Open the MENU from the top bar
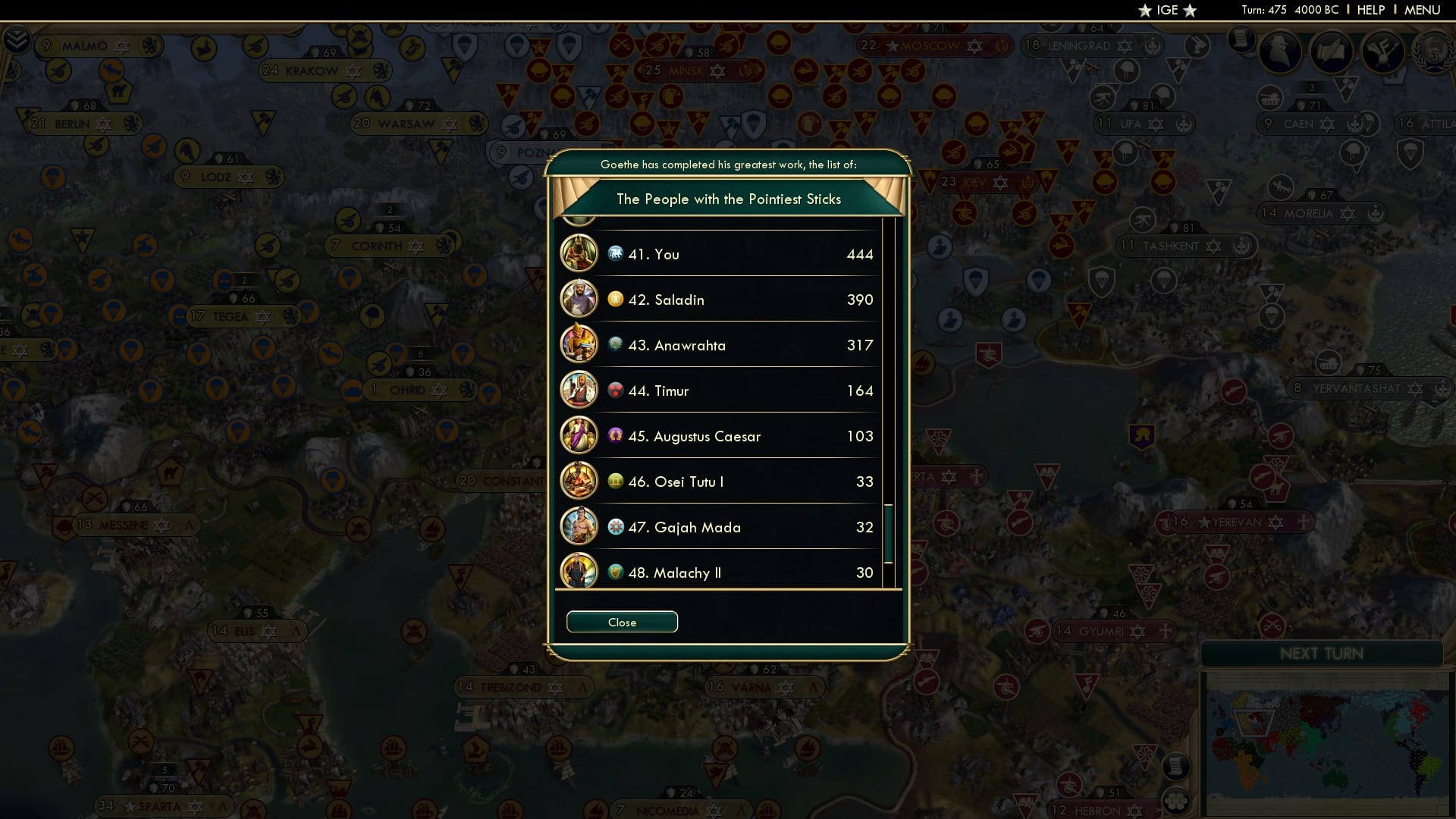 (x=1423, y=10)
